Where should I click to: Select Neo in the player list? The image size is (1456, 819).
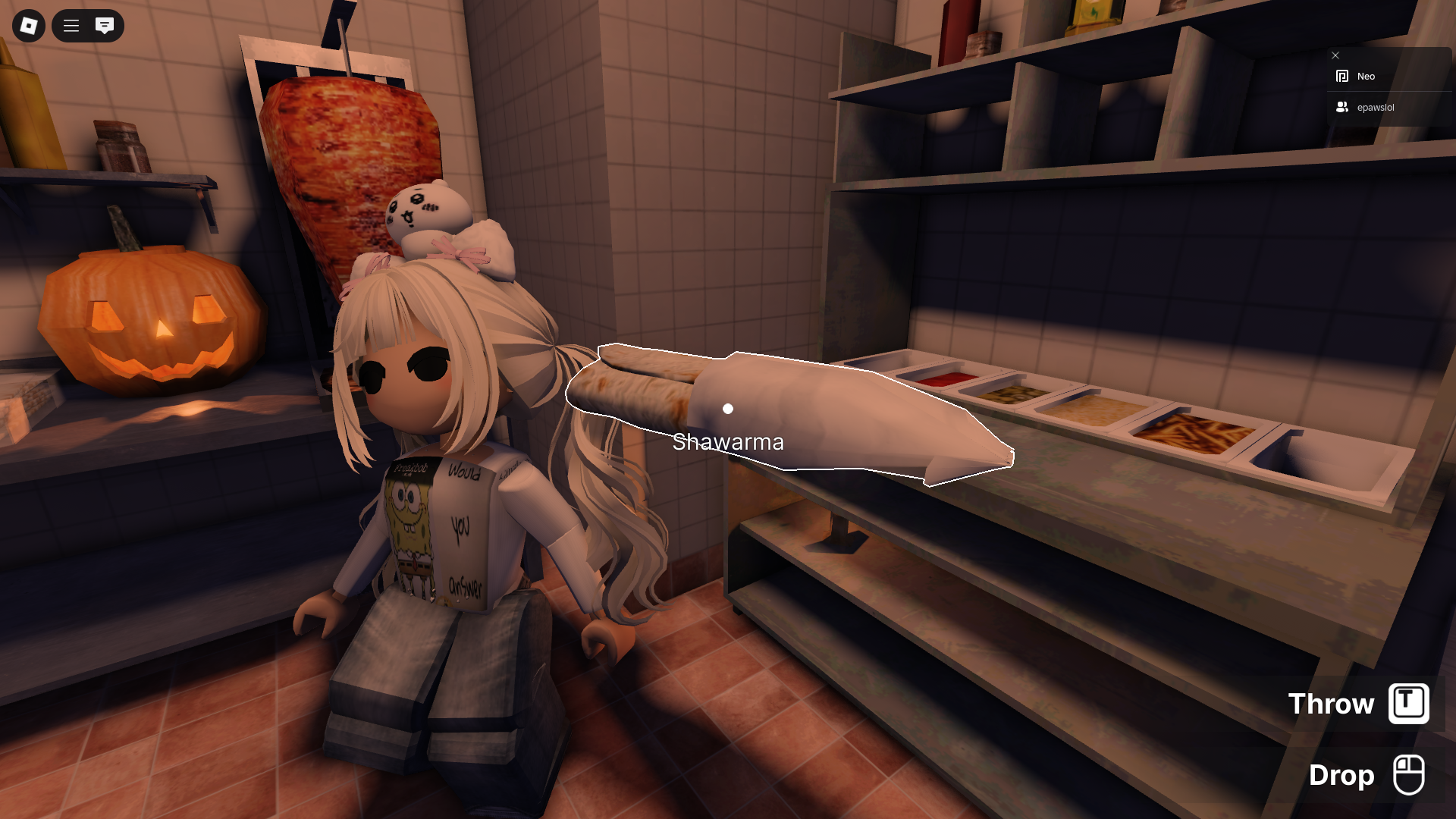1366,77
